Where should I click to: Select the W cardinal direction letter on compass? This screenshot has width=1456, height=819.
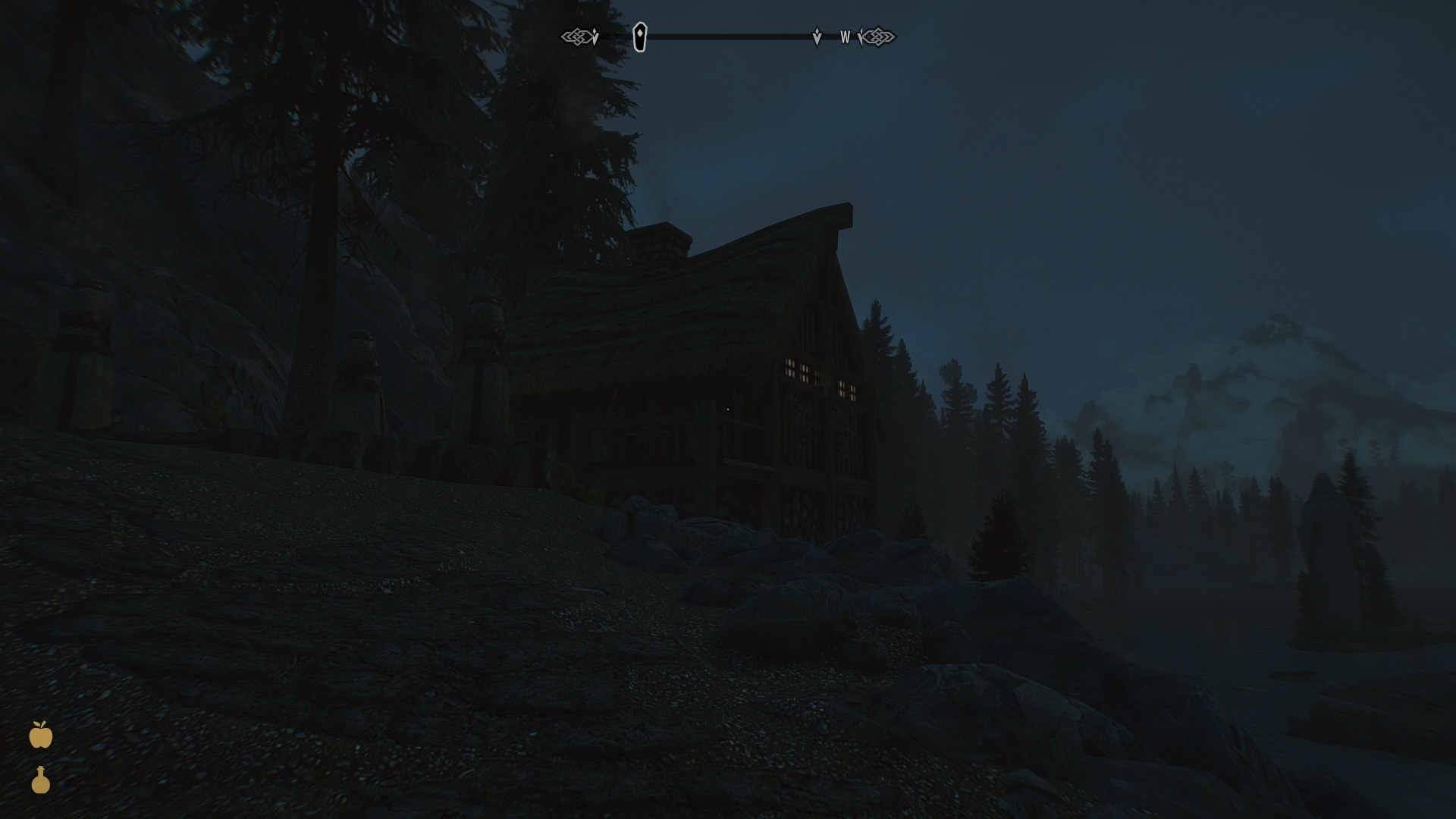coord(844,36)
